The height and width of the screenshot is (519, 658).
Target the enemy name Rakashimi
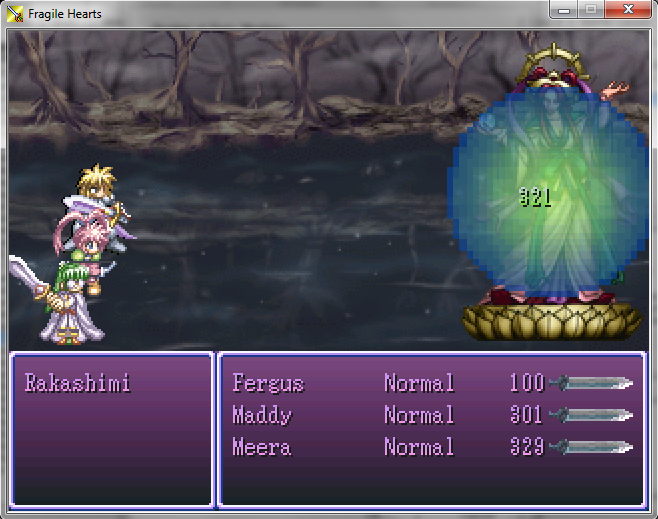click(78, 383)
